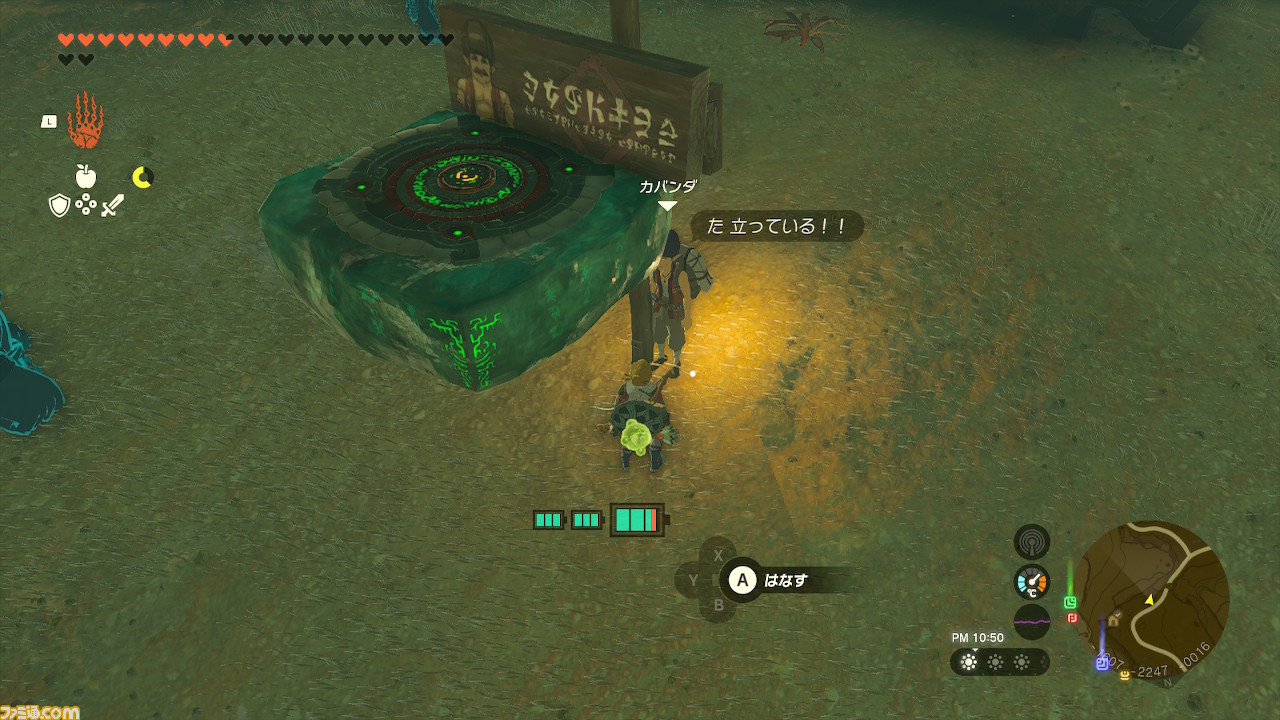Select the temperature gauge dial

coord(1032,580)
